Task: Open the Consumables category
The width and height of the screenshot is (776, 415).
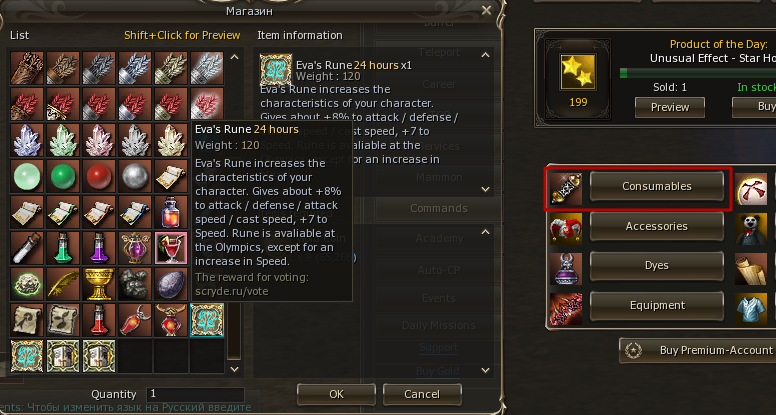Action: (655, 186)
